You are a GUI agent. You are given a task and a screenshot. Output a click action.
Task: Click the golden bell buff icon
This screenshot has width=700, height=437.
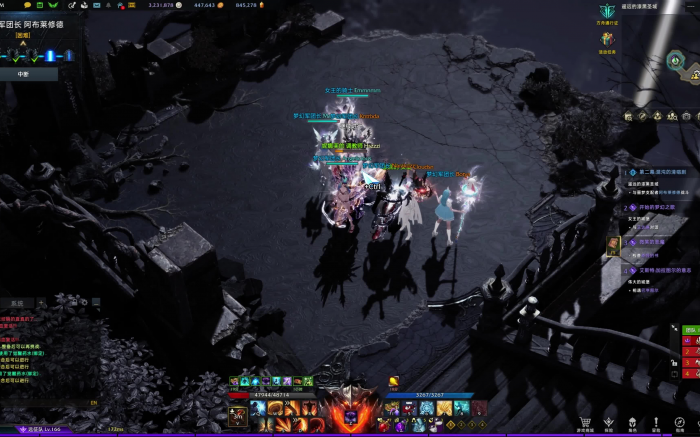pos(394,381)
